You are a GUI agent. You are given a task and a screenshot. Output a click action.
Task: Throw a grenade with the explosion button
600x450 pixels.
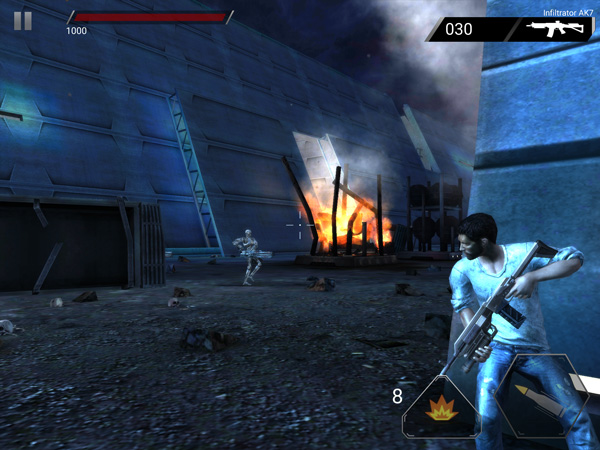pos(441,407)
